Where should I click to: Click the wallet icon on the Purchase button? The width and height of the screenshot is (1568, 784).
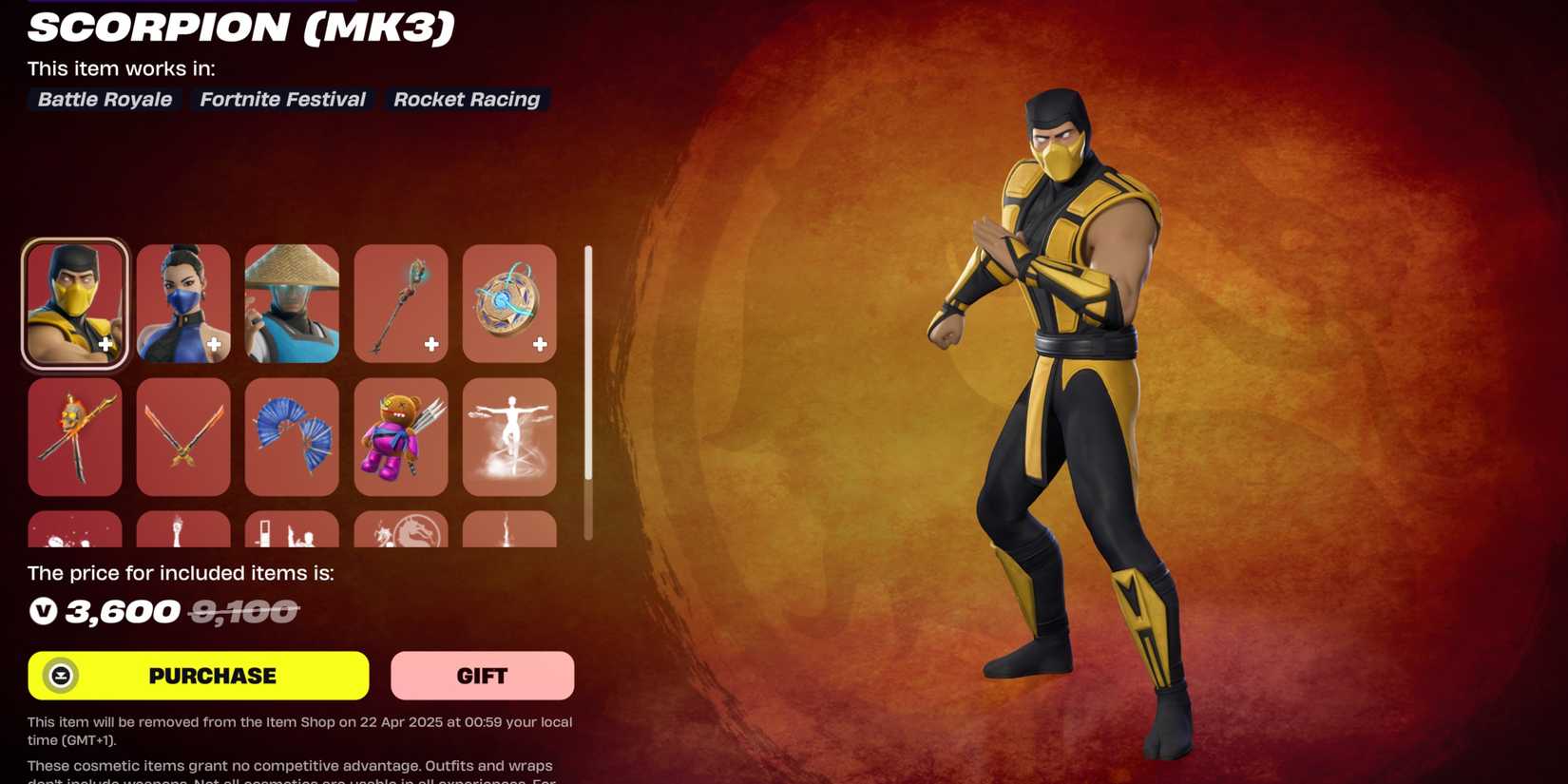tap(60, 676)
